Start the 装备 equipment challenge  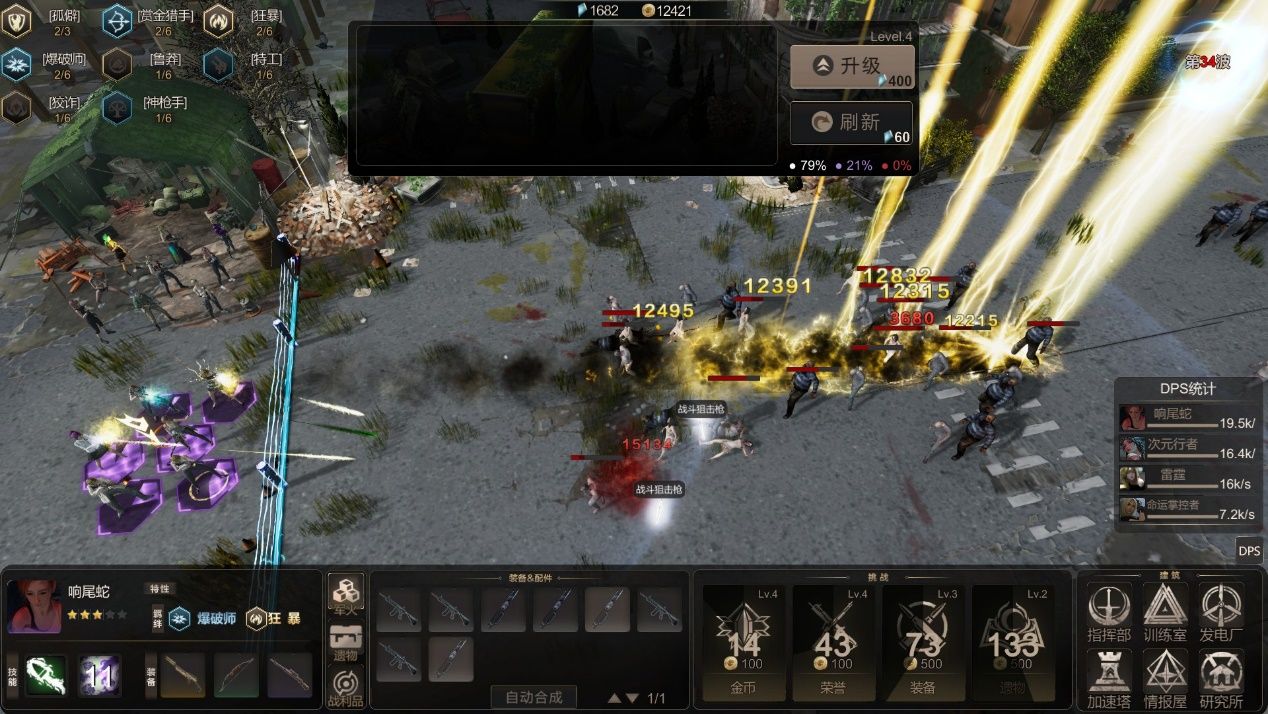point(924,642)
